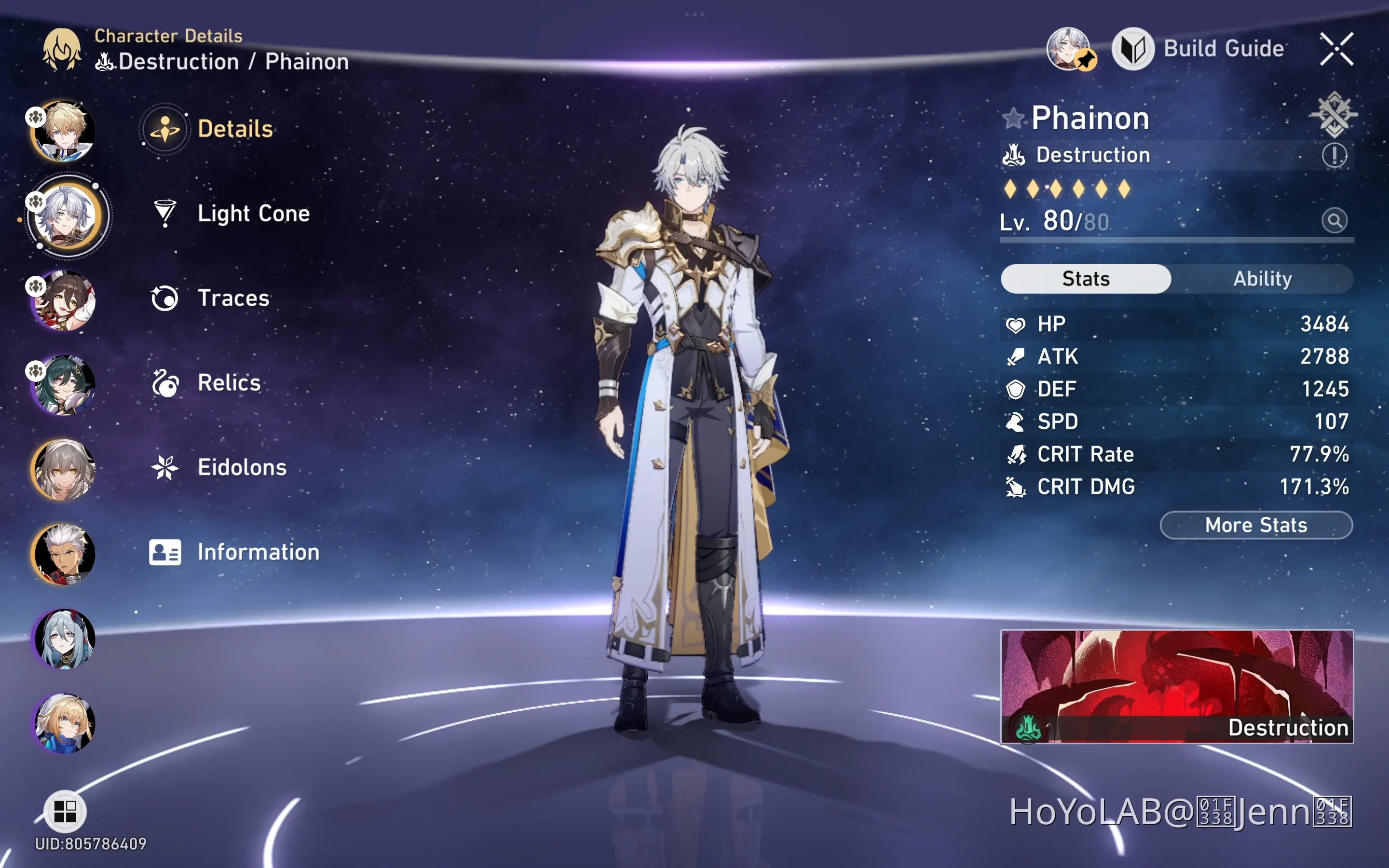The height and width of the screenshot is (868, 1389).
Task: Open the Traces panel
Action: 233,298
